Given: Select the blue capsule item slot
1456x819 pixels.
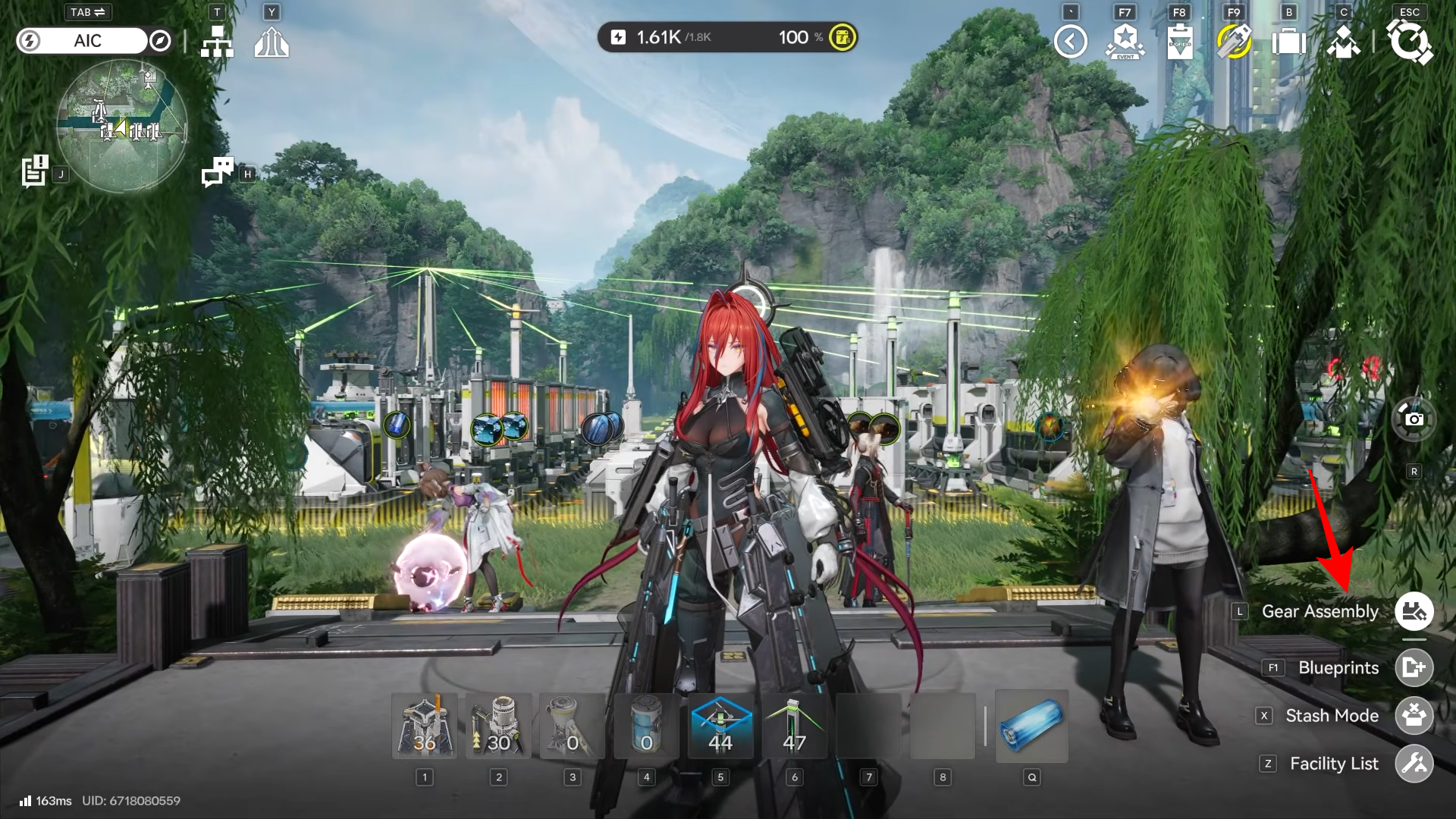Looking at the screenshot, I should click(x=1031, y=726).
